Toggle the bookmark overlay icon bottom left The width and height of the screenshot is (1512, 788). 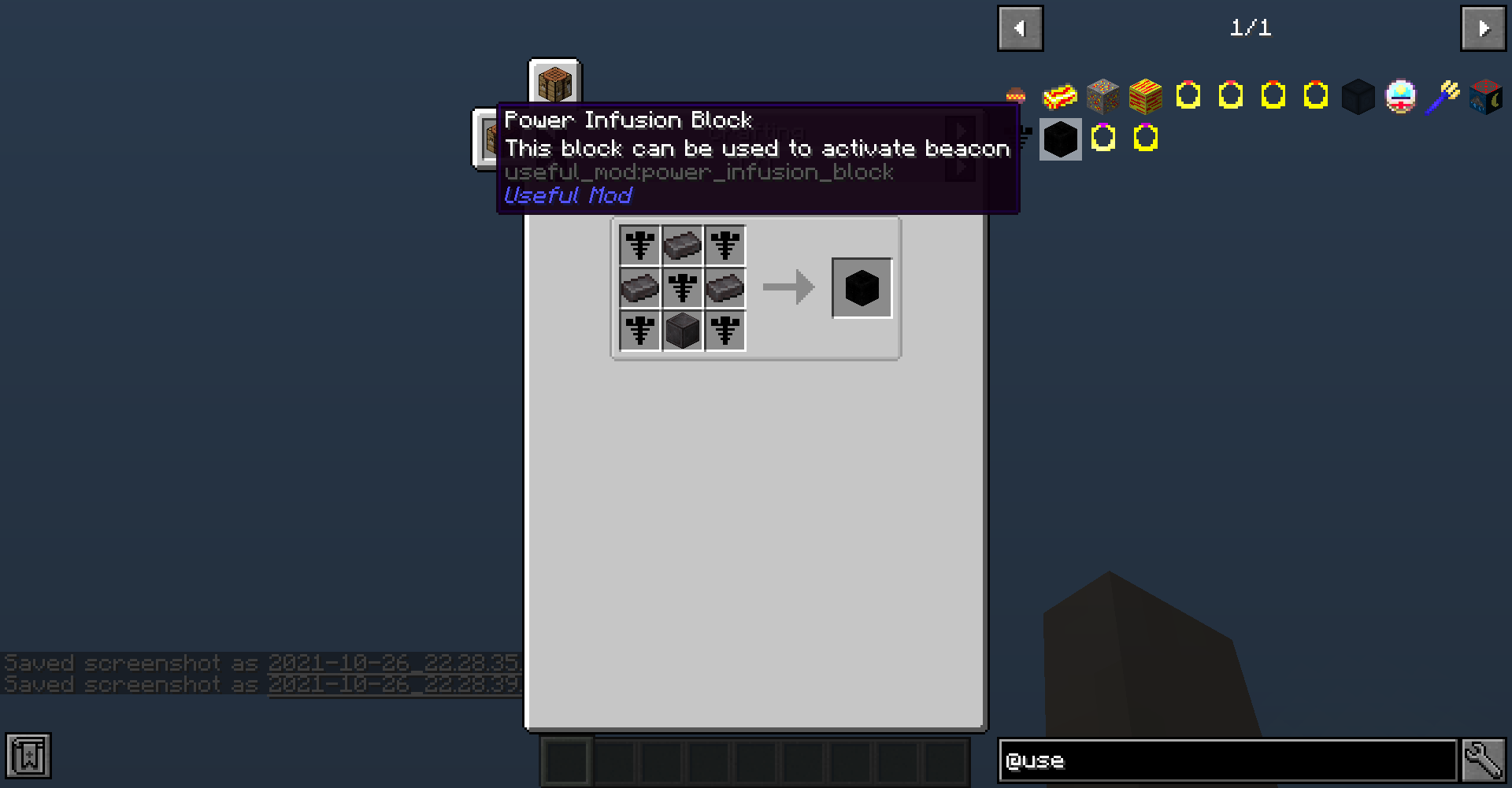coord(28,756)
